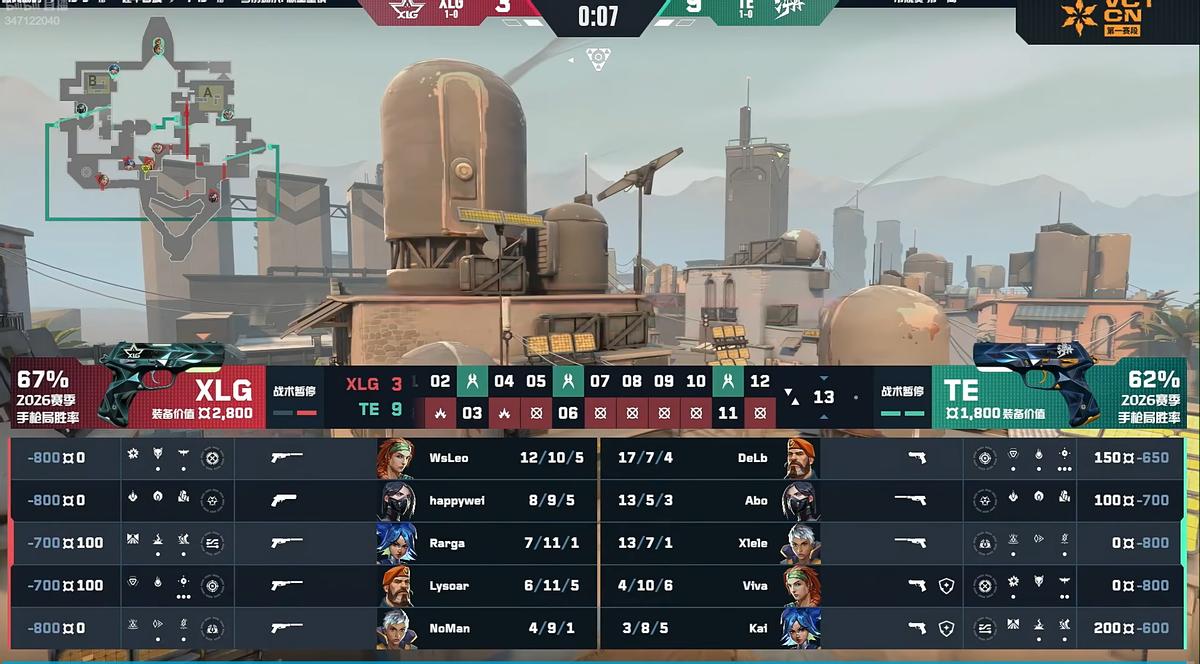Select round 13 in the round timeline
The height and width of the screenshot is (664, 1200).
click(x=823, y=397)
